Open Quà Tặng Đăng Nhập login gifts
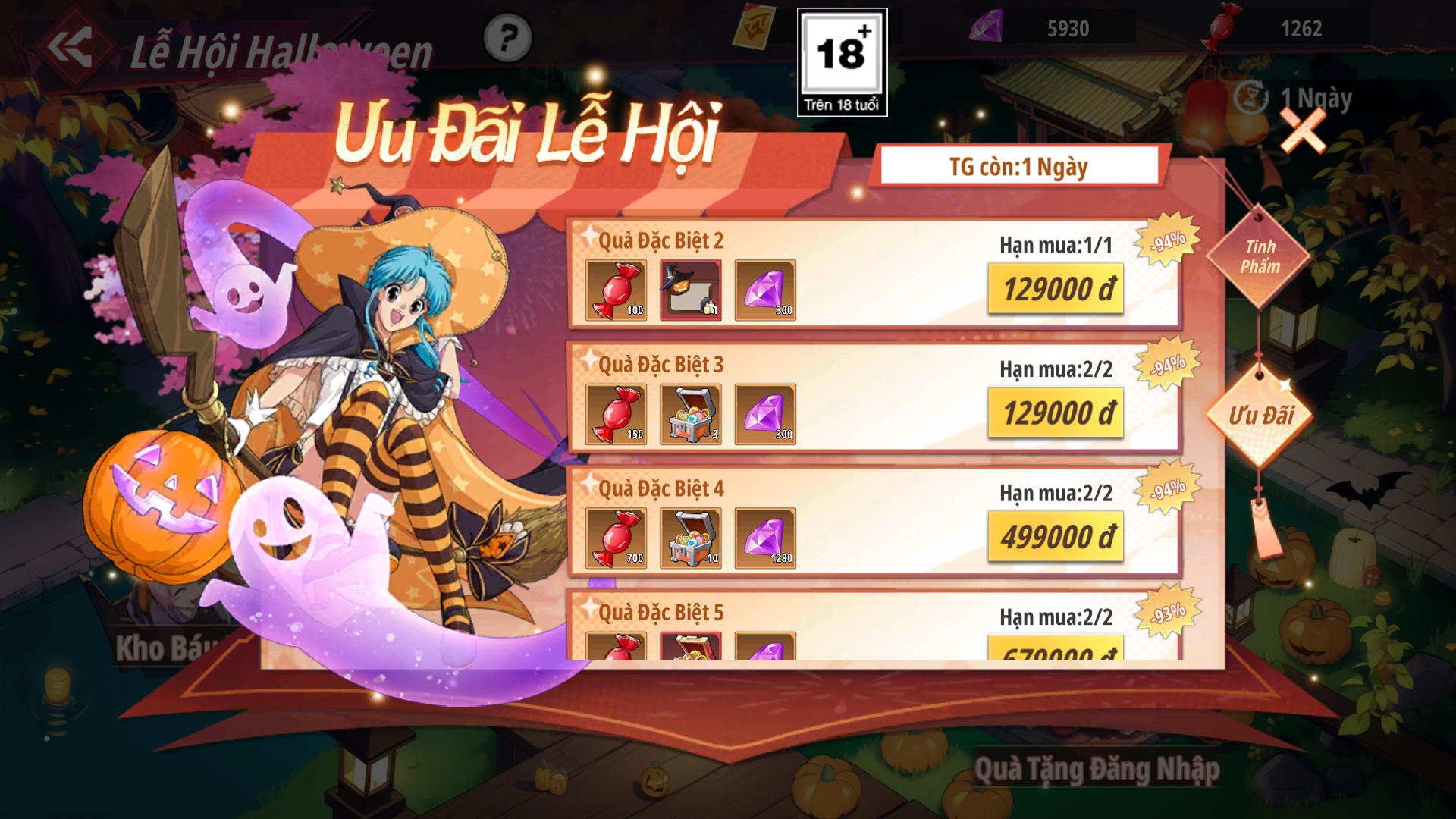Viewport: 1456px width, 819px height. point(1097,769)
